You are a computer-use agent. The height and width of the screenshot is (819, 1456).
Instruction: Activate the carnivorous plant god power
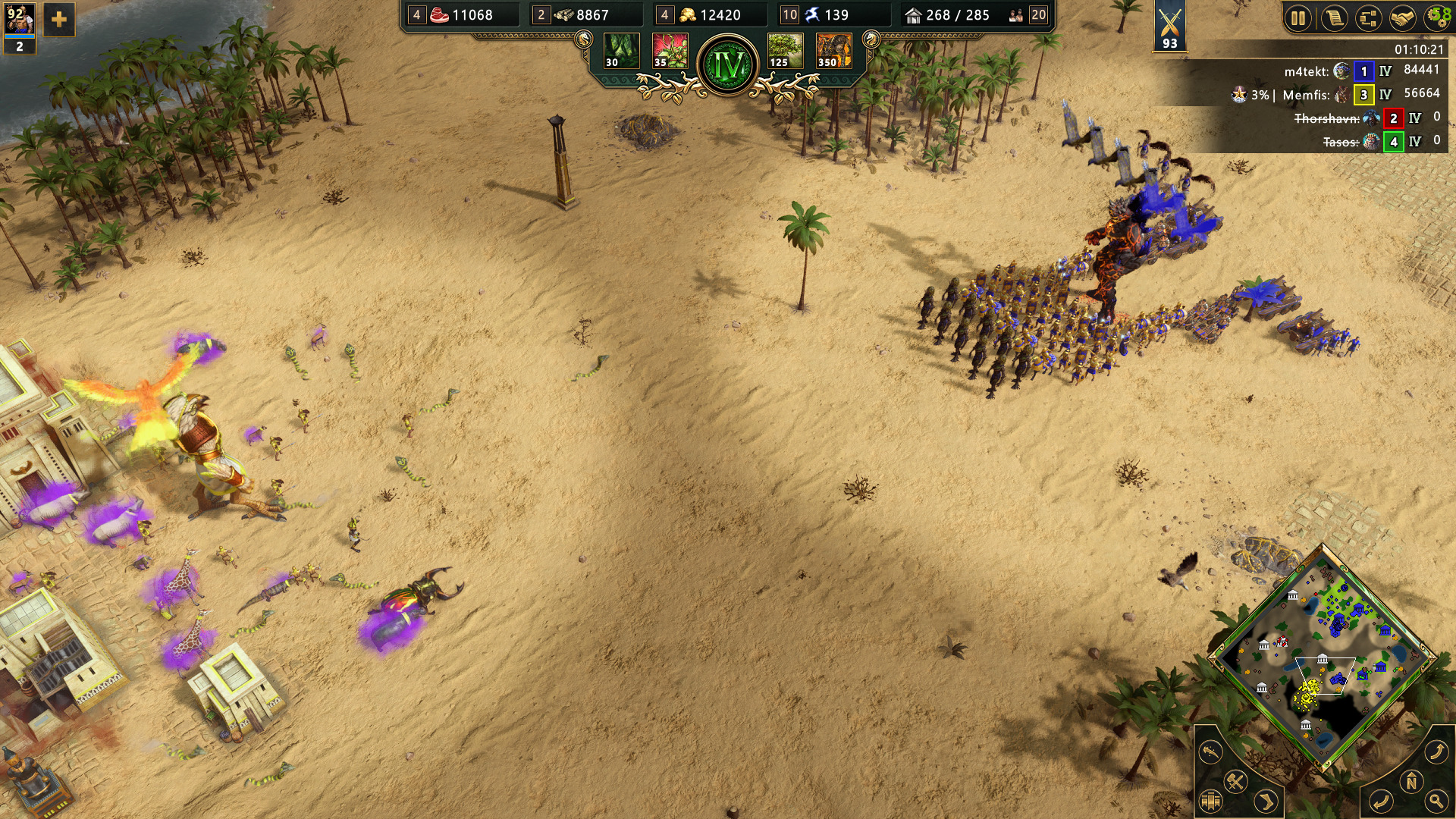[x=670, y=51]
